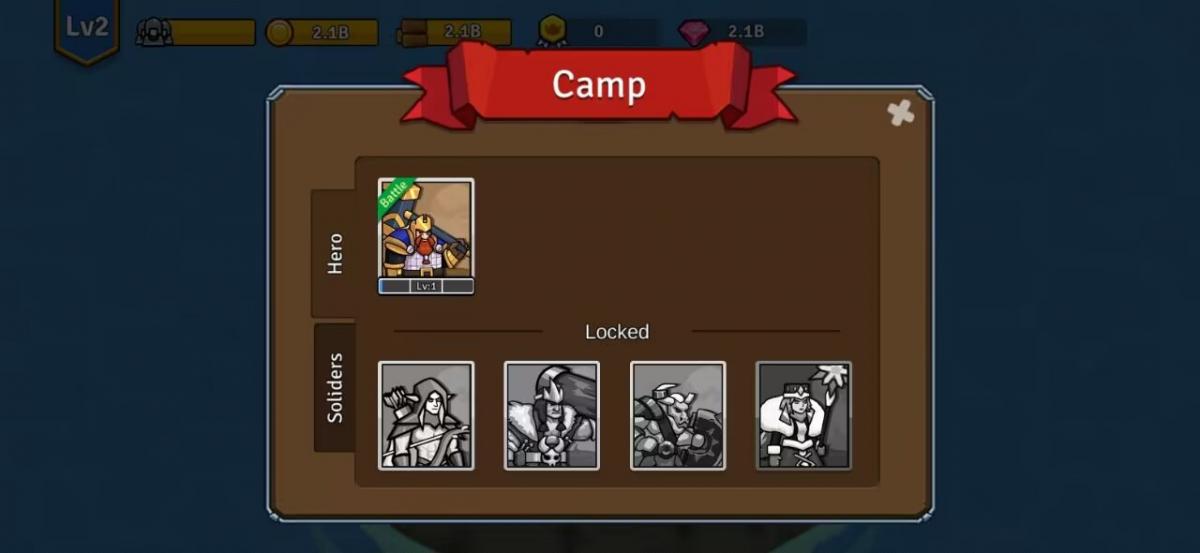This screenshot has height=553, width=1200.
Task: Switch to the Hero tab
Action: [x=335, y=253]
